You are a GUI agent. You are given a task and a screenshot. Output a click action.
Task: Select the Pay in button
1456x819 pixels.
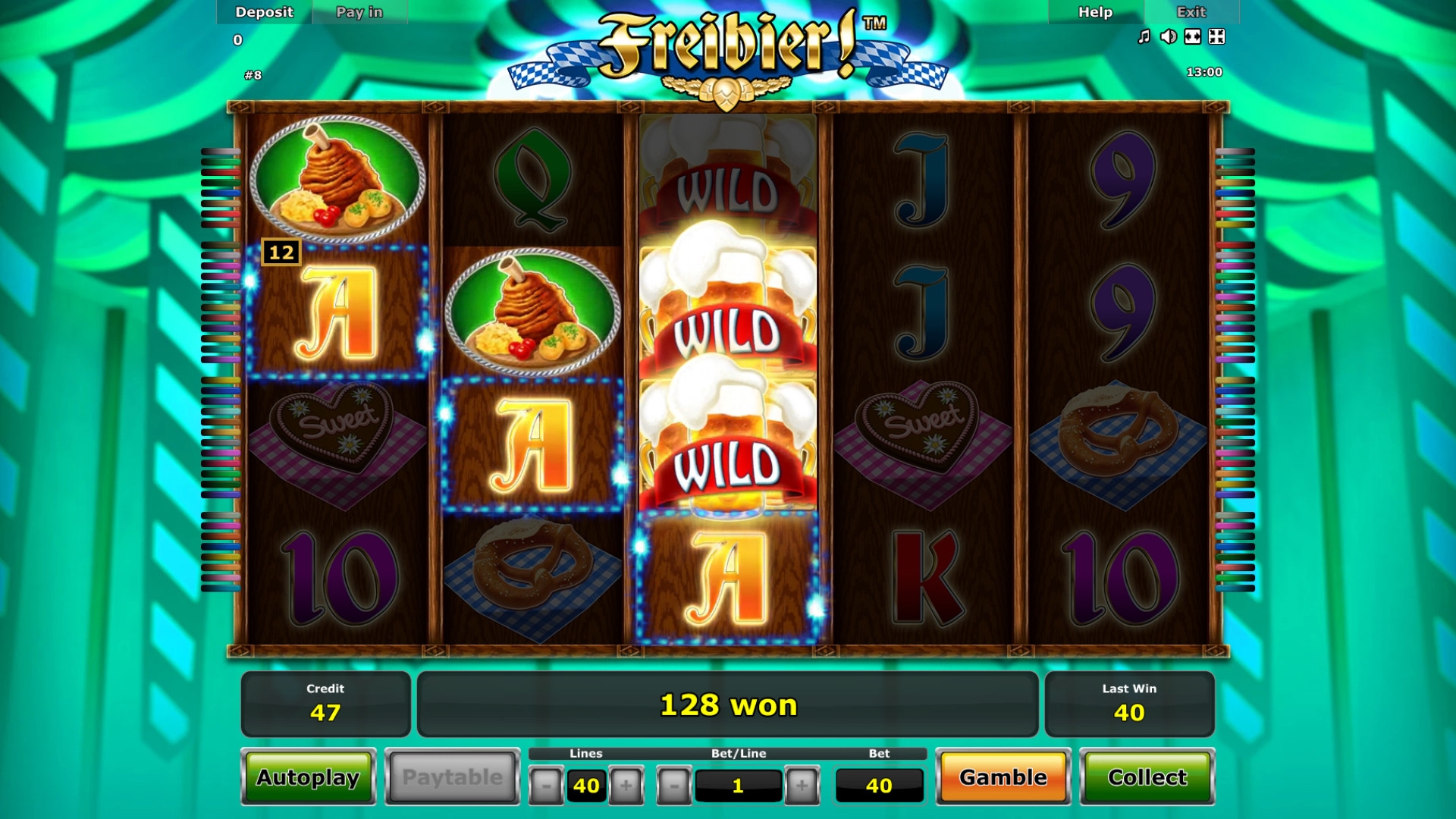[359, 12]
